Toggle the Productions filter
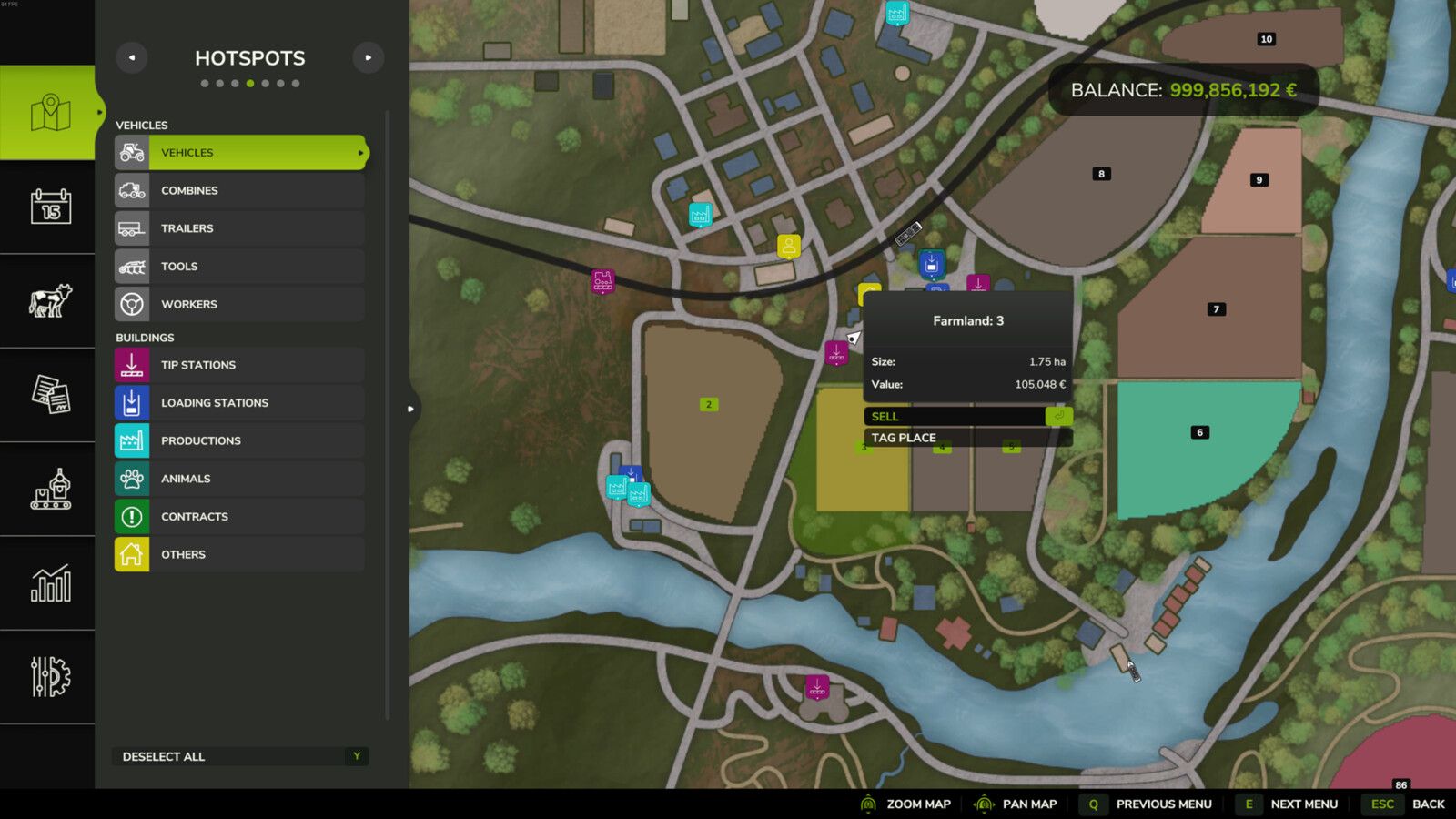The image size is (1456, 819). (x=240, y=440)
